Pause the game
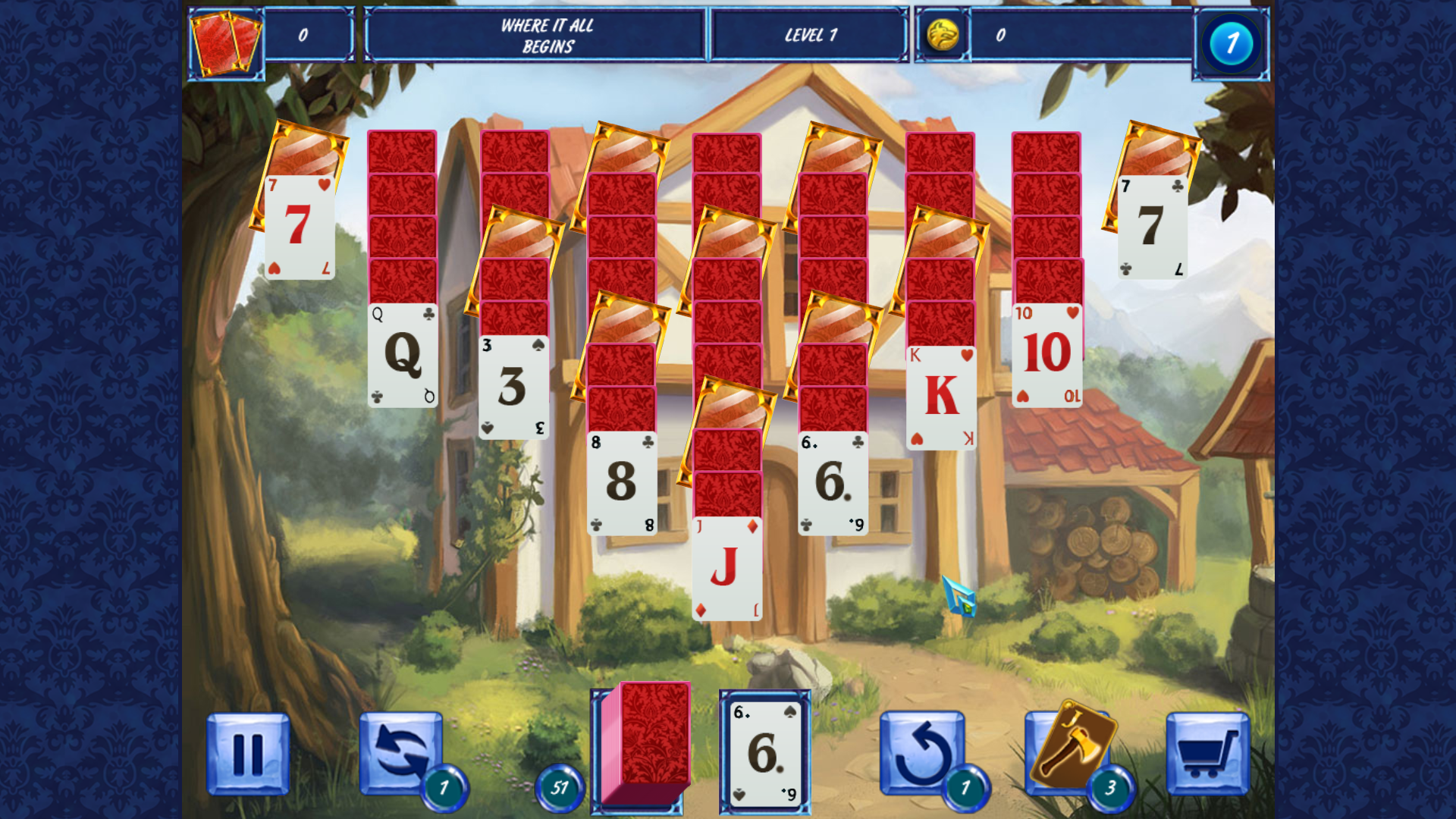 click(x=249, y=752)
